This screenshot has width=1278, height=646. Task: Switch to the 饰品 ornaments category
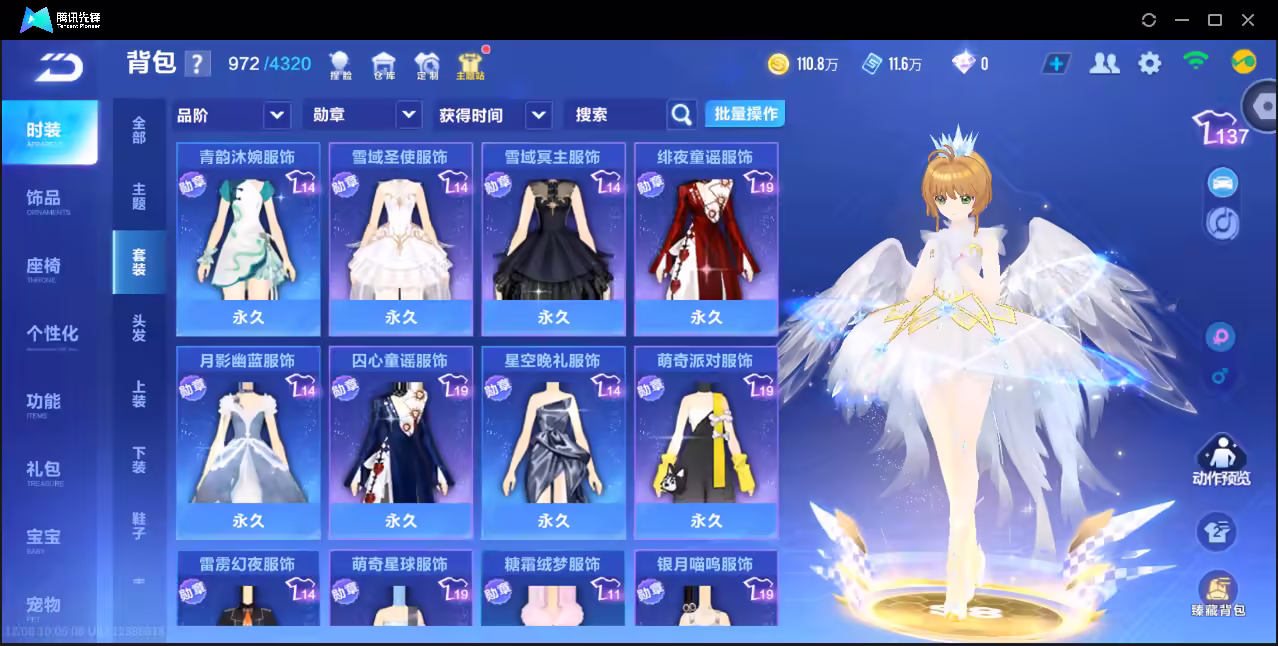click(x=44, y=199)
